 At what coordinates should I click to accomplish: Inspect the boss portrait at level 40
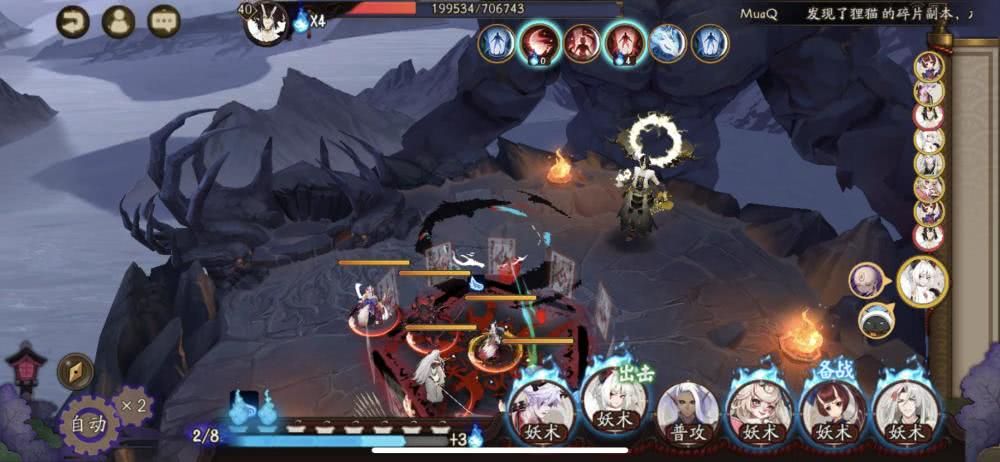point(266,22)
